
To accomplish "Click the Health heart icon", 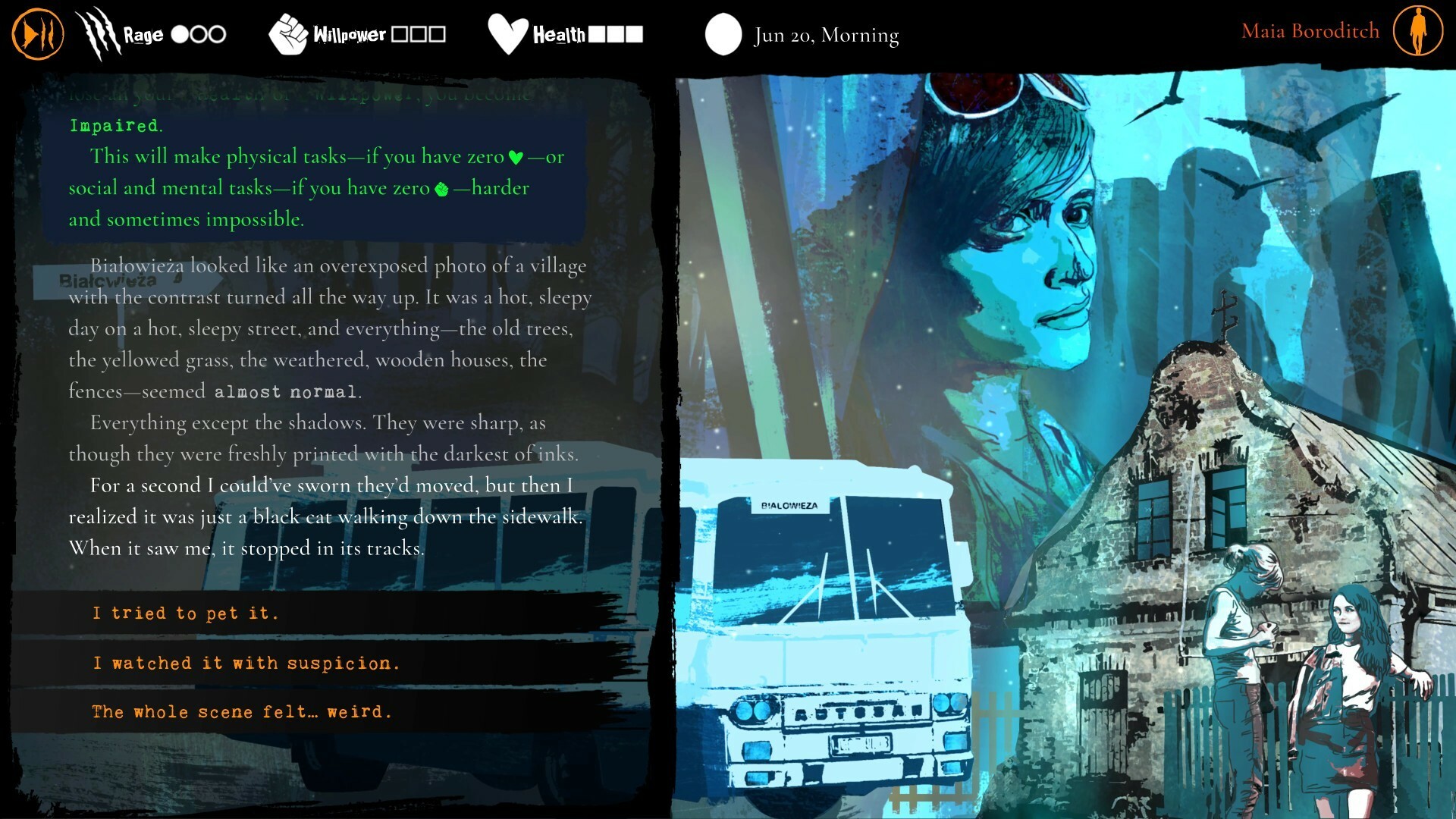I will point(509,32).
